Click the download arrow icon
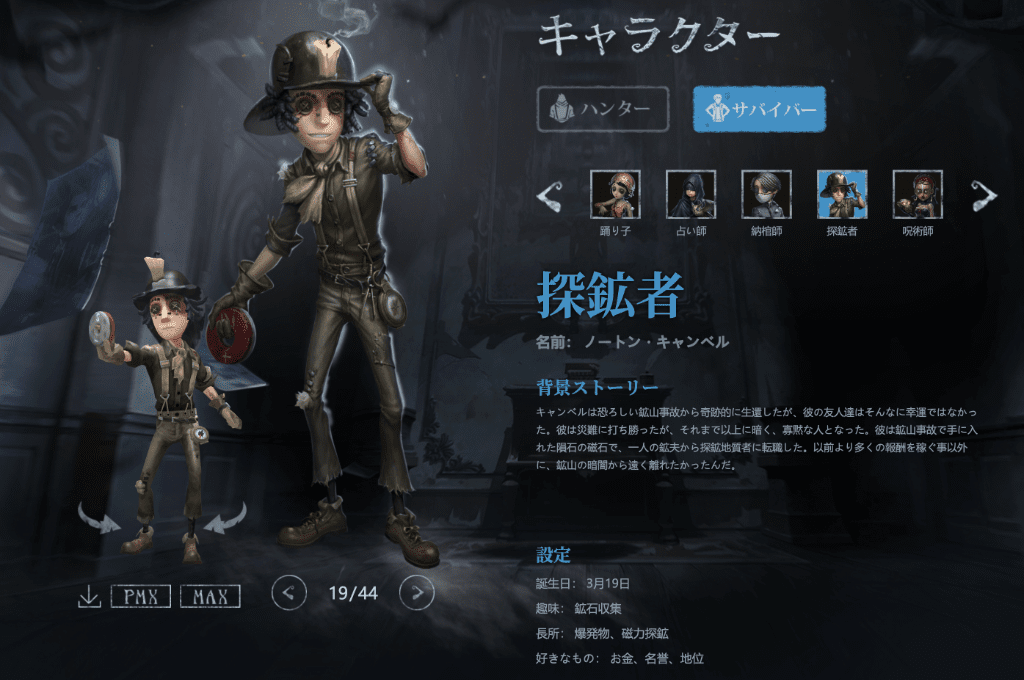1024x680 pixels. [x=89, y=597]
